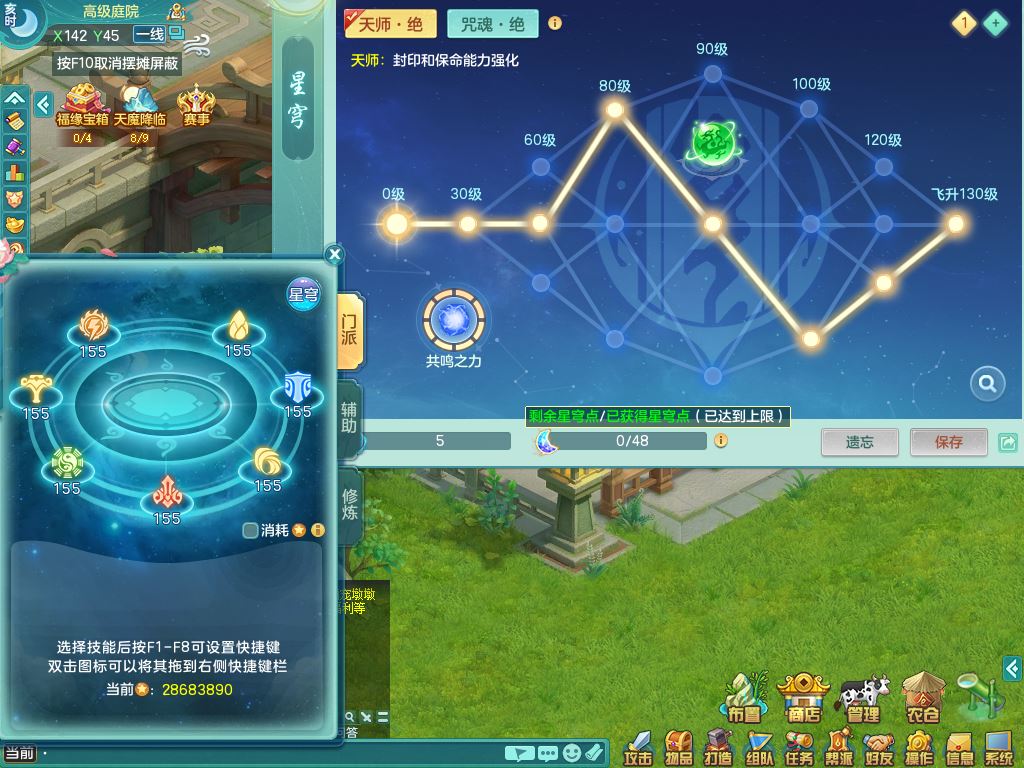
Task: Open the 天魔降临 event icon
Action: coord(139,104)
